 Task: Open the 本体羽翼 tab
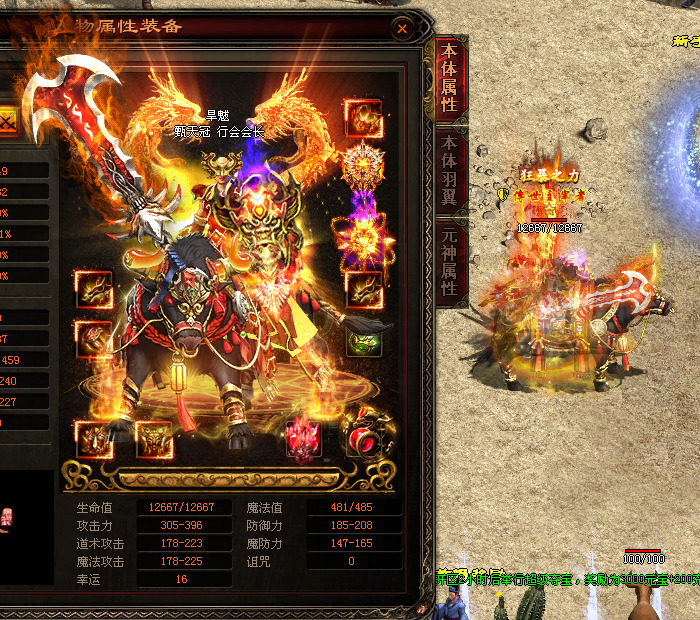[450, 170]
